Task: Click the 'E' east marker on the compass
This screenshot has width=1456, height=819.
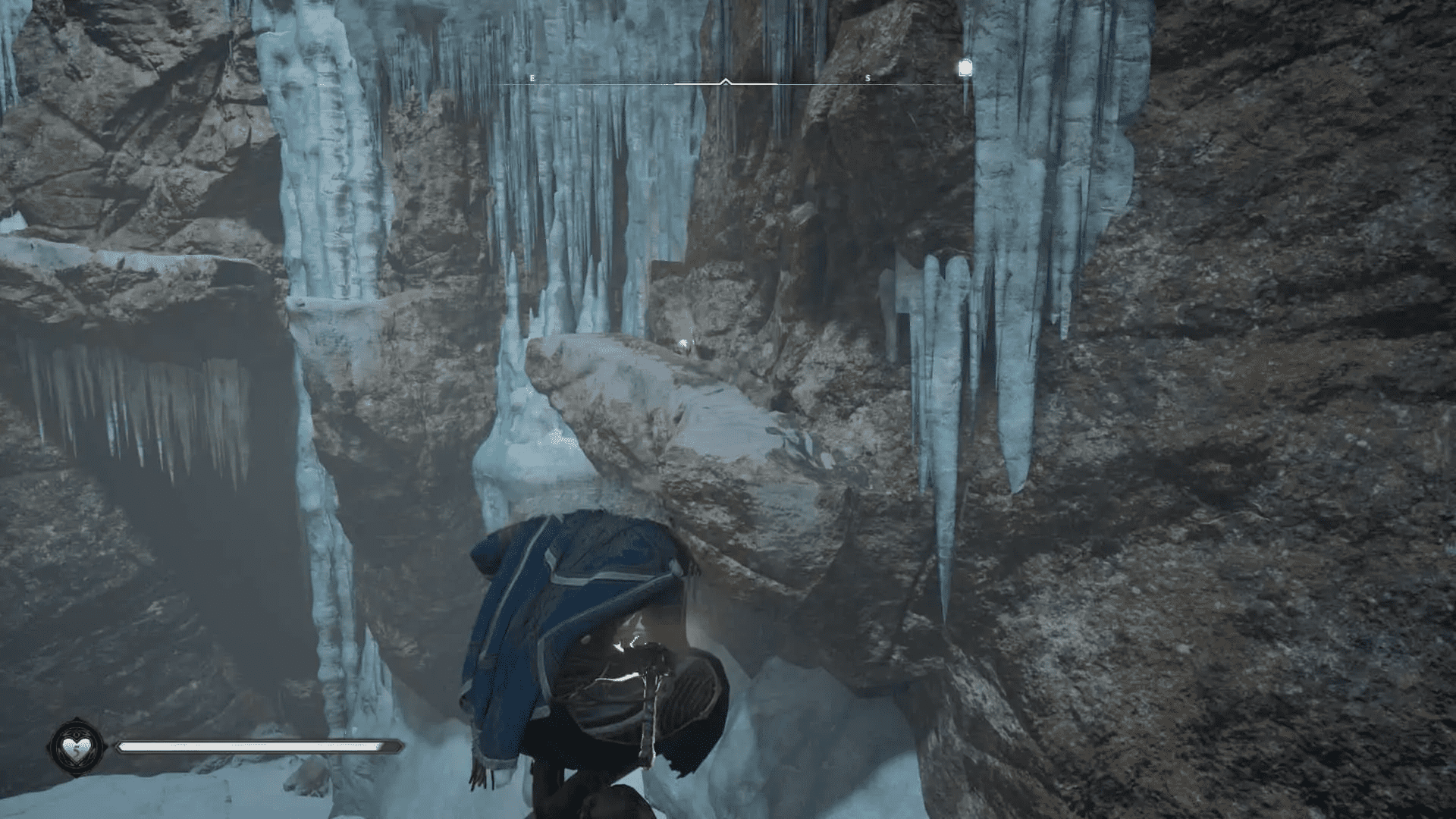Action: [x=532, y=77]
